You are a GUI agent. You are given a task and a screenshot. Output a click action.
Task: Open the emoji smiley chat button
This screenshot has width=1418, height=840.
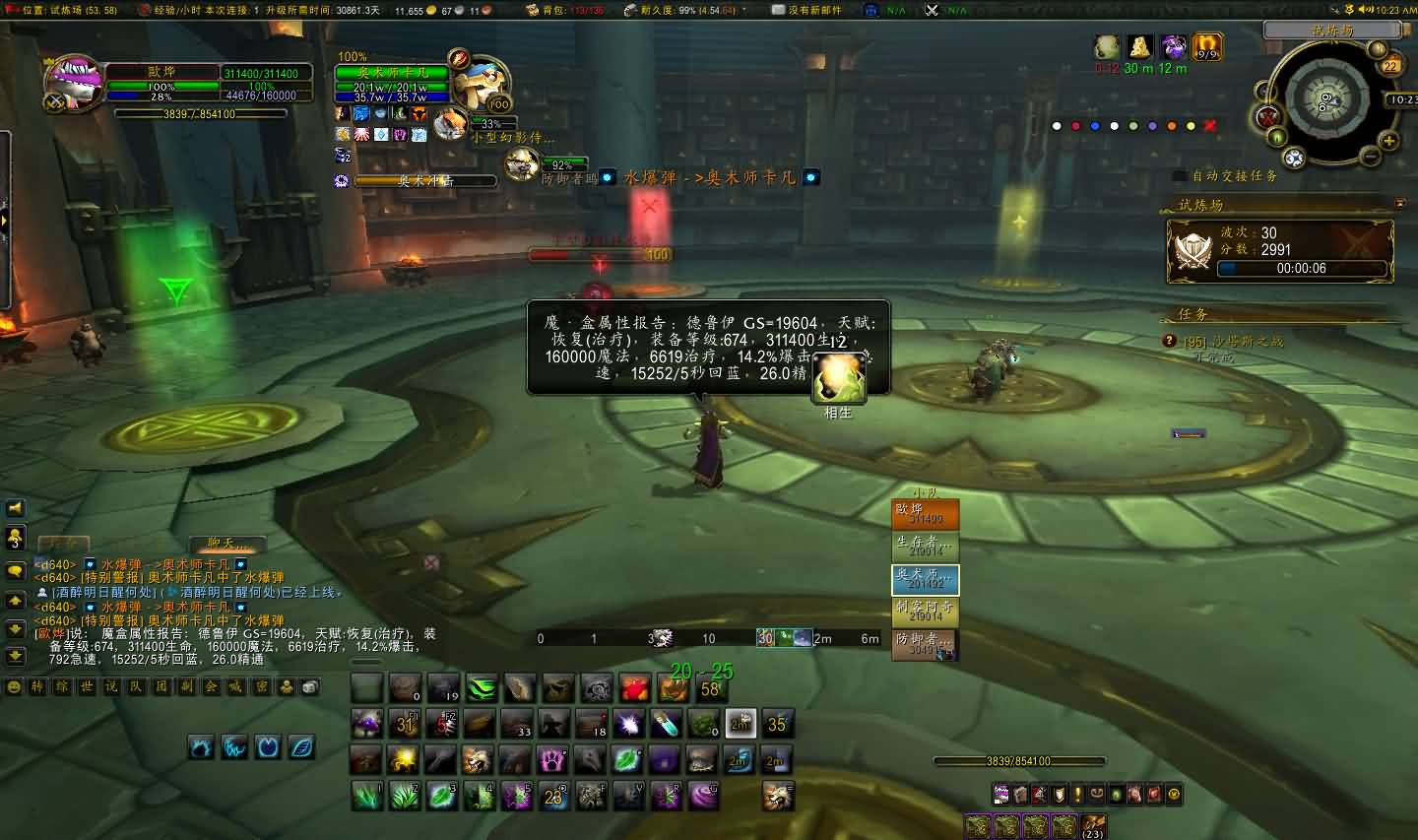pos(14,686)
